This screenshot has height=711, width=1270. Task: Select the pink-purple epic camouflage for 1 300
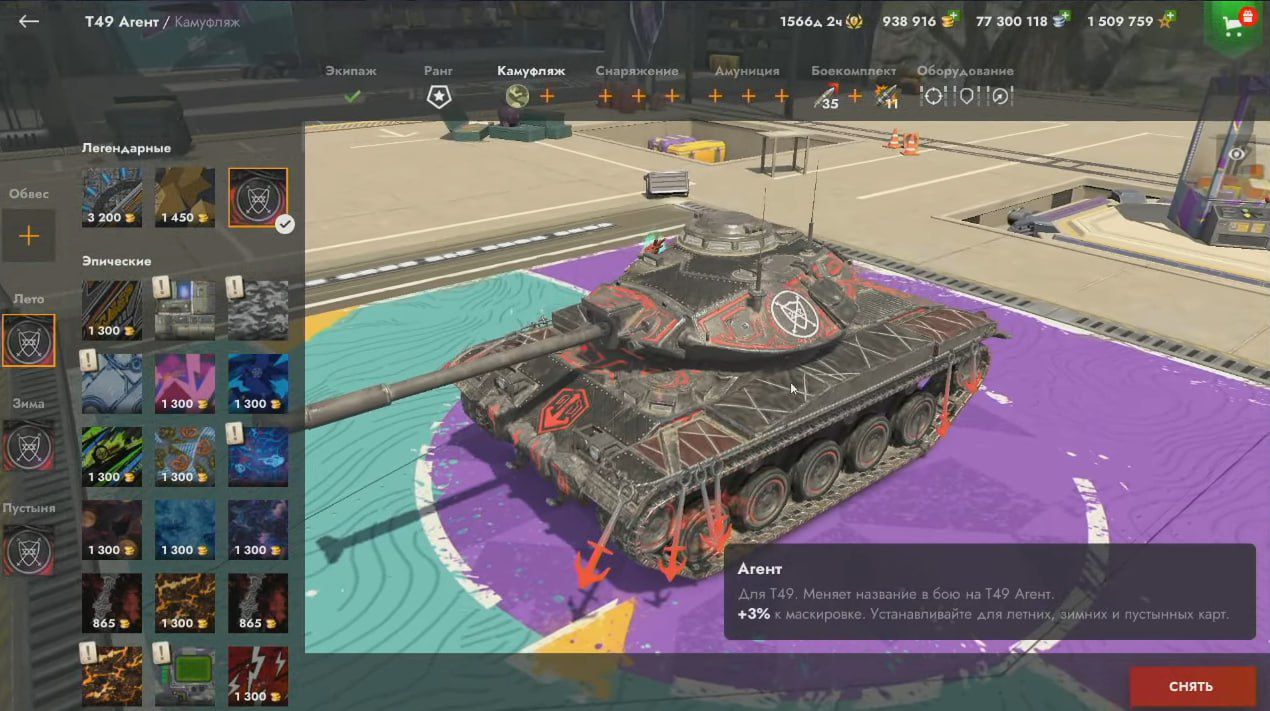coord(185,383)
